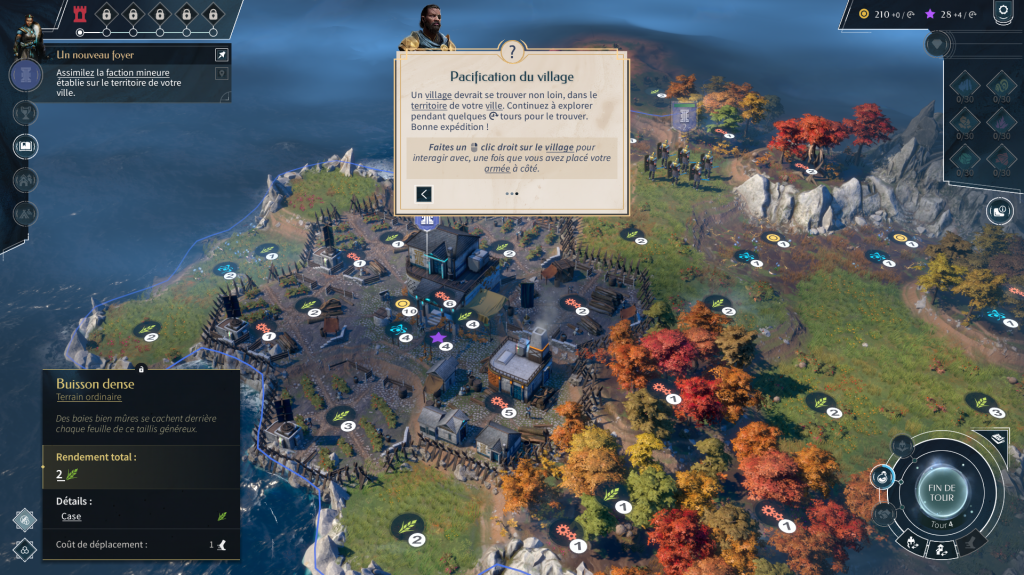
Task: End the turn with Fin de Tour
Action: coord(940,492)
